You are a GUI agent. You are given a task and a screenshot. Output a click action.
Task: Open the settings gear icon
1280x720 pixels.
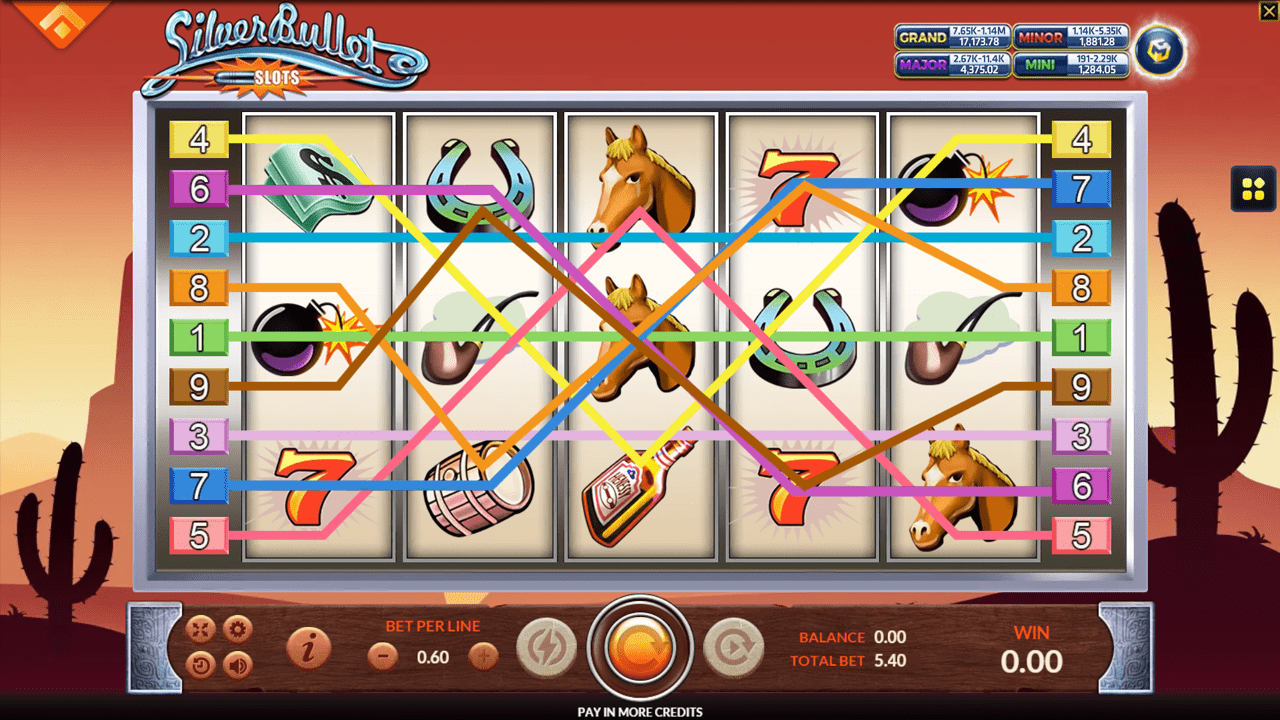pyautogui.click(x=236, y=629)
